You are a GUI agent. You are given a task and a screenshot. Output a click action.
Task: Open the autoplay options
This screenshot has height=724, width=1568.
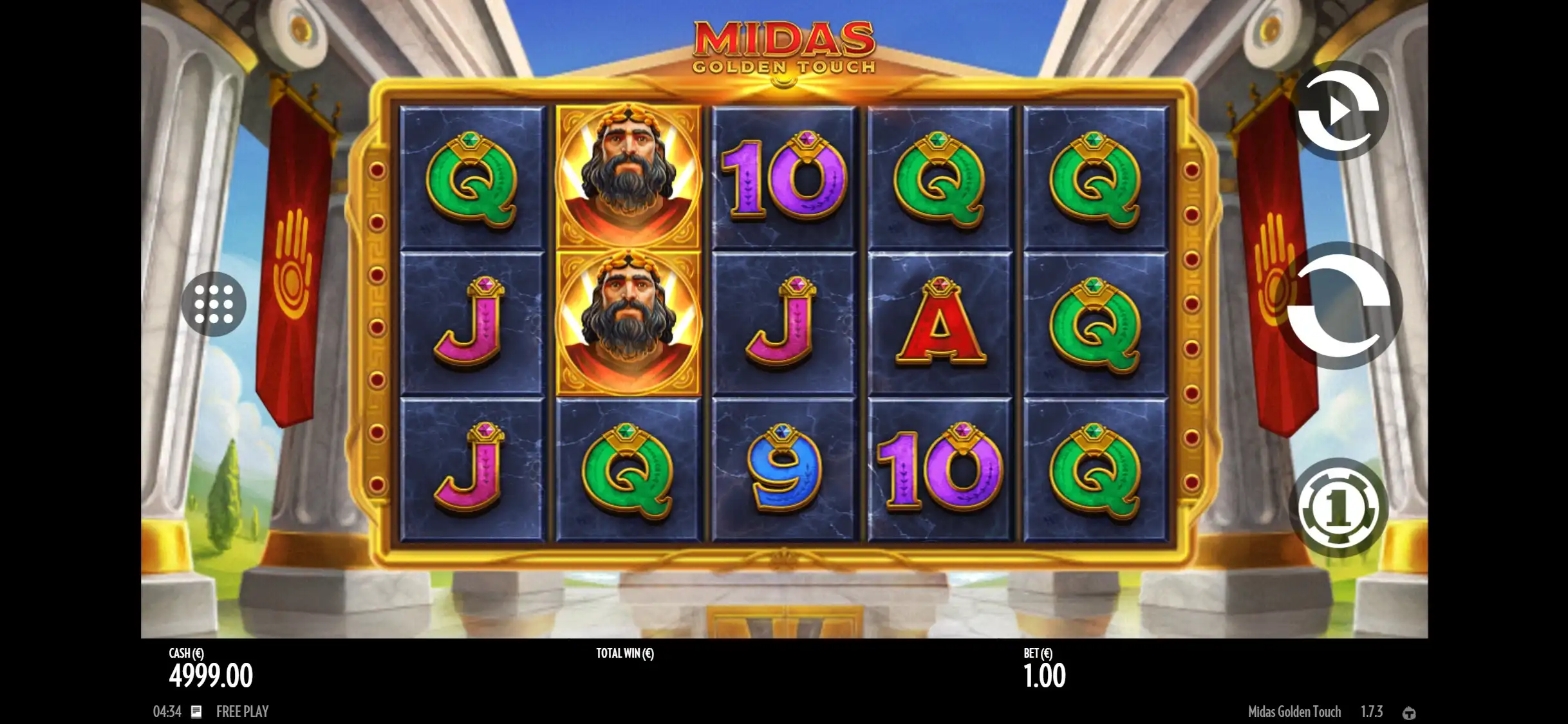click(x=1339, y=112)
